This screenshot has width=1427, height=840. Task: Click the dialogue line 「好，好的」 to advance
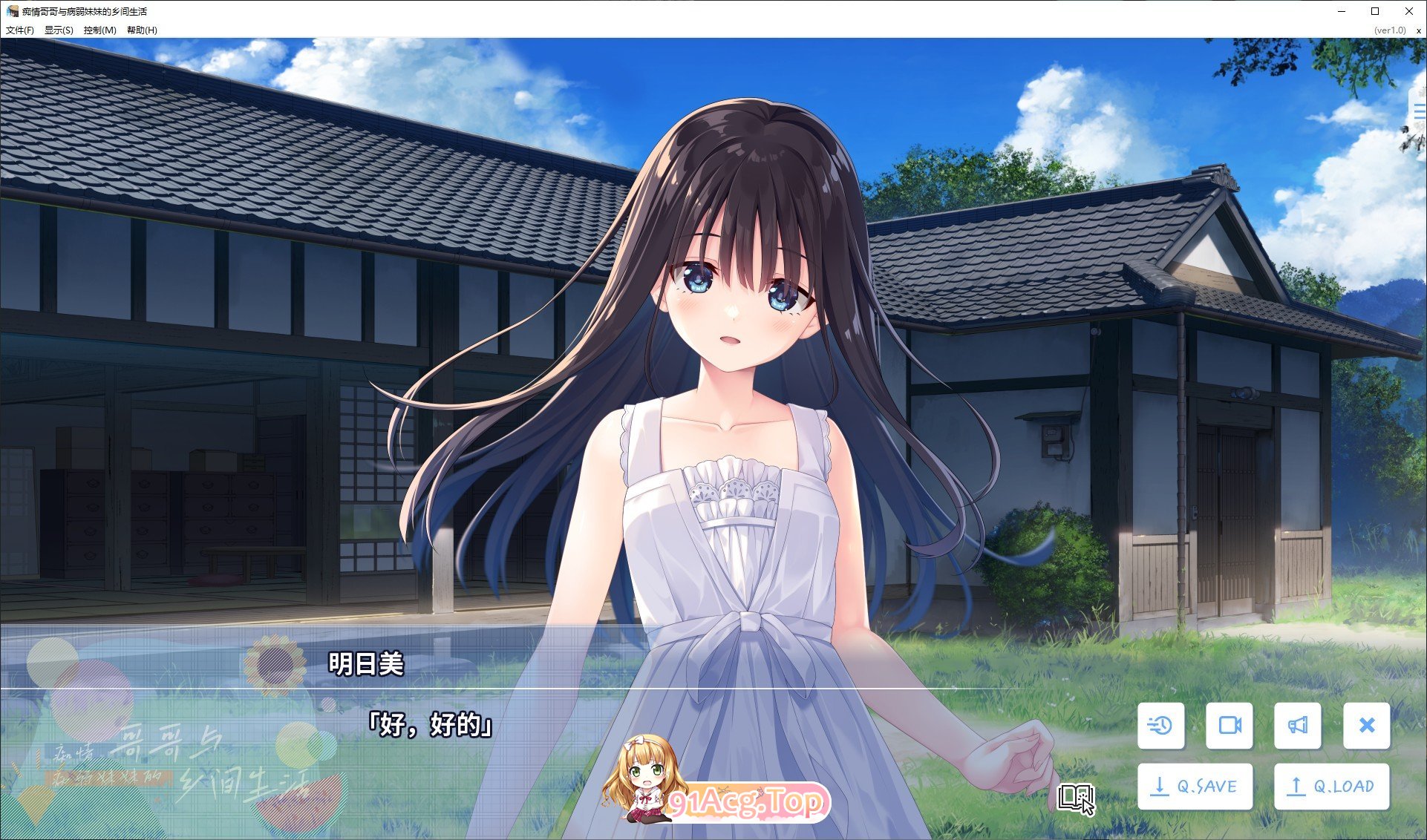pyautogui.click(x=431, y=725)
